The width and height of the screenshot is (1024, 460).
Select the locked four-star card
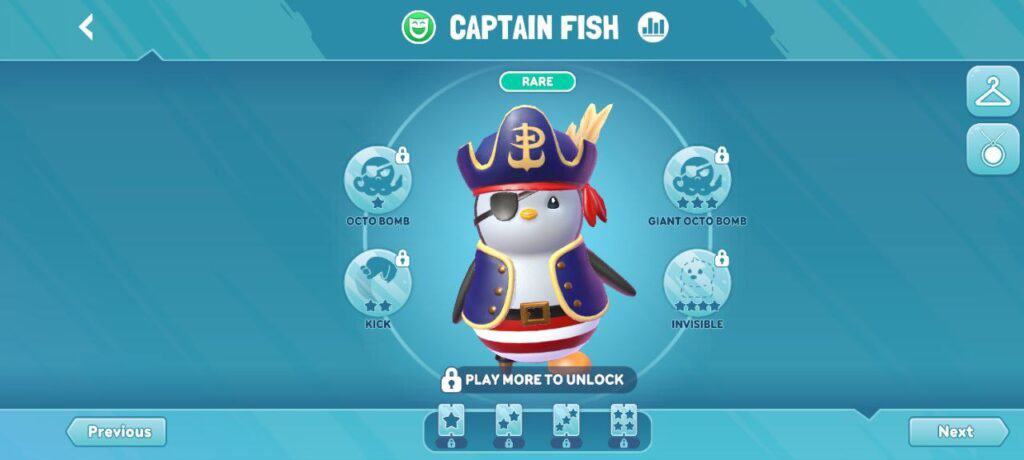[x=625, y=426]
